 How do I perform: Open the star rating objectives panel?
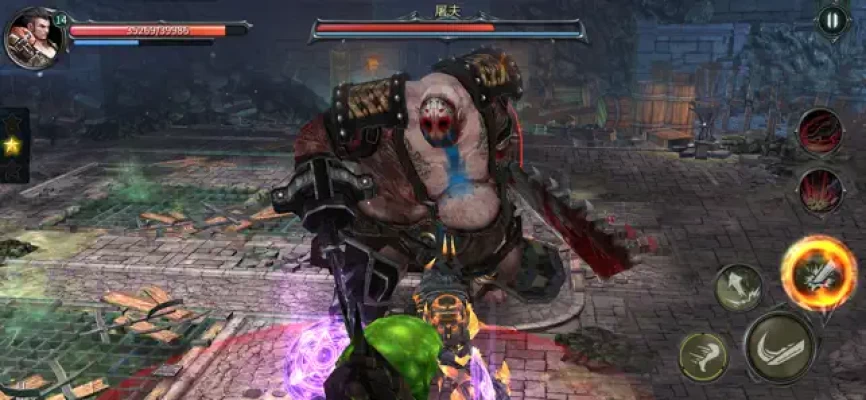[13, 146]
